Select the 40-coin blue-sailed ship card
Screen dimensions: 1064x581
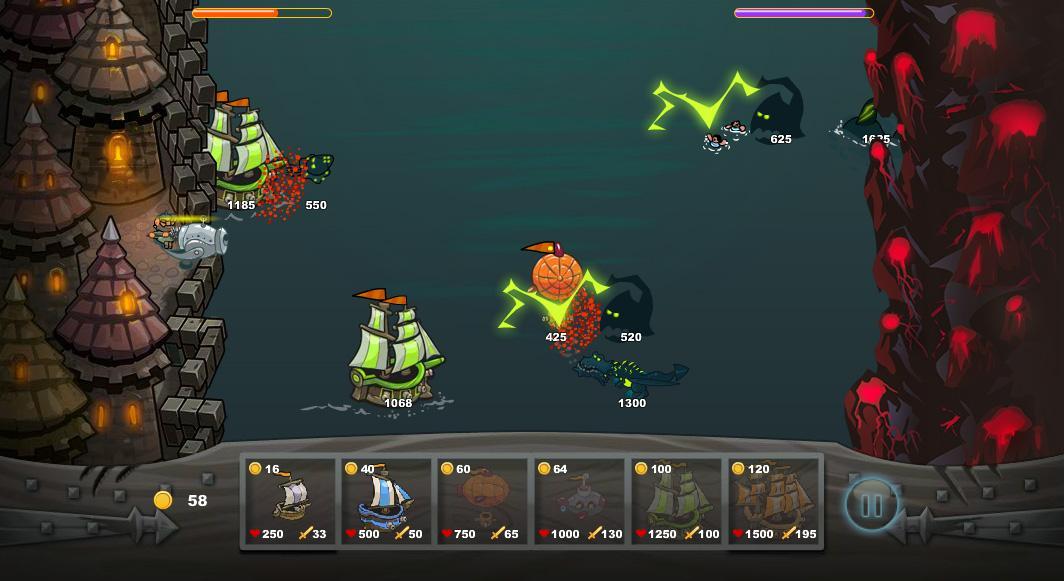(387, 501)
